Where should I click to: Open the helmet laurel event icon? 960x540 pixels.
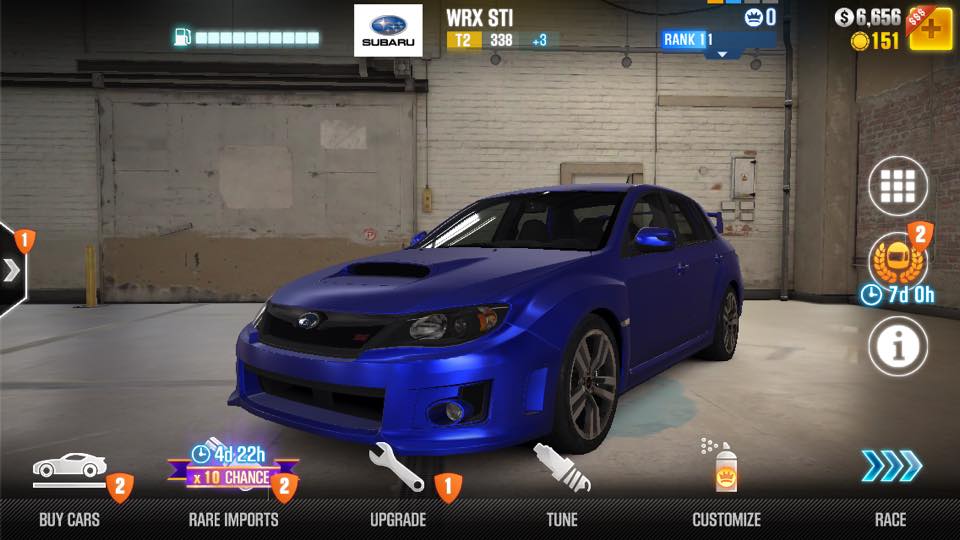click(x=897, y=262)
